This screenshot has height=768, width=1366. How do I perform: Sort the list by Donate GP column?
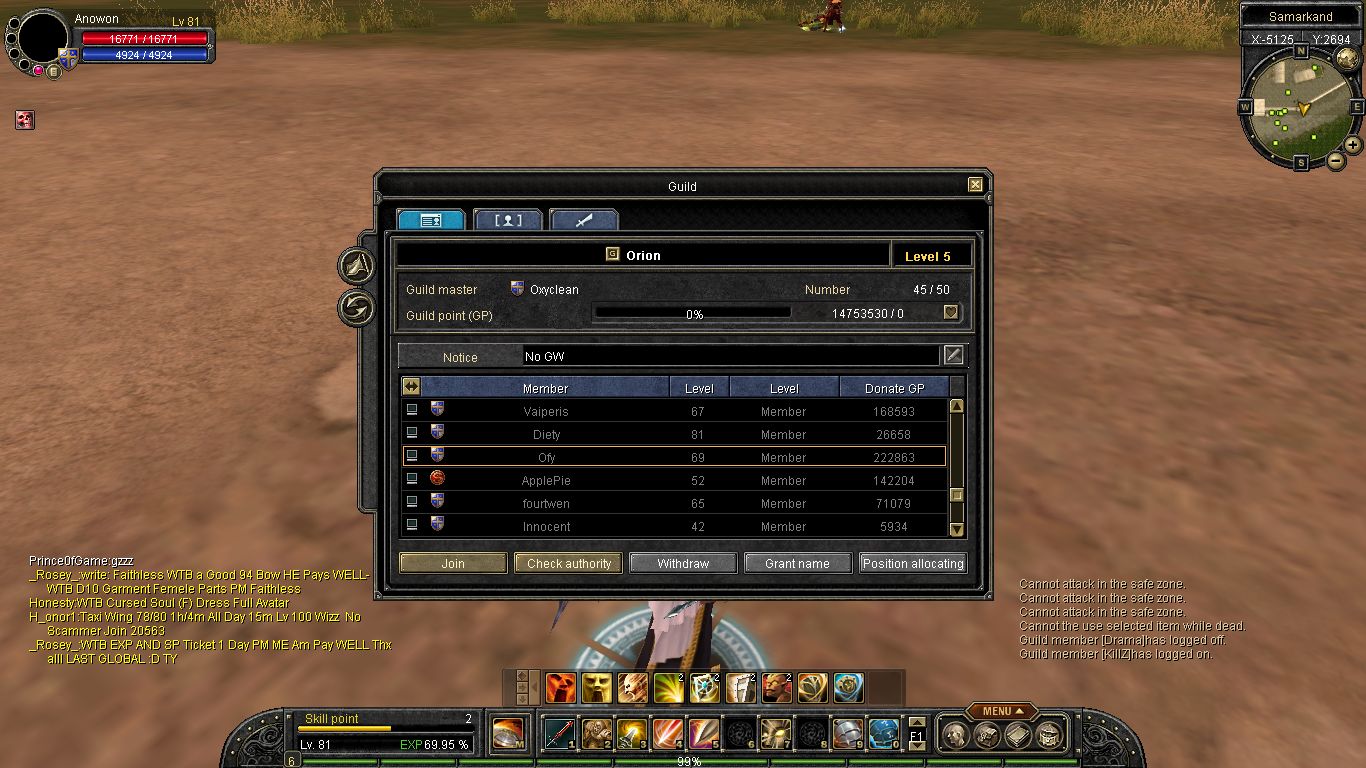click(x=894, y=388)
